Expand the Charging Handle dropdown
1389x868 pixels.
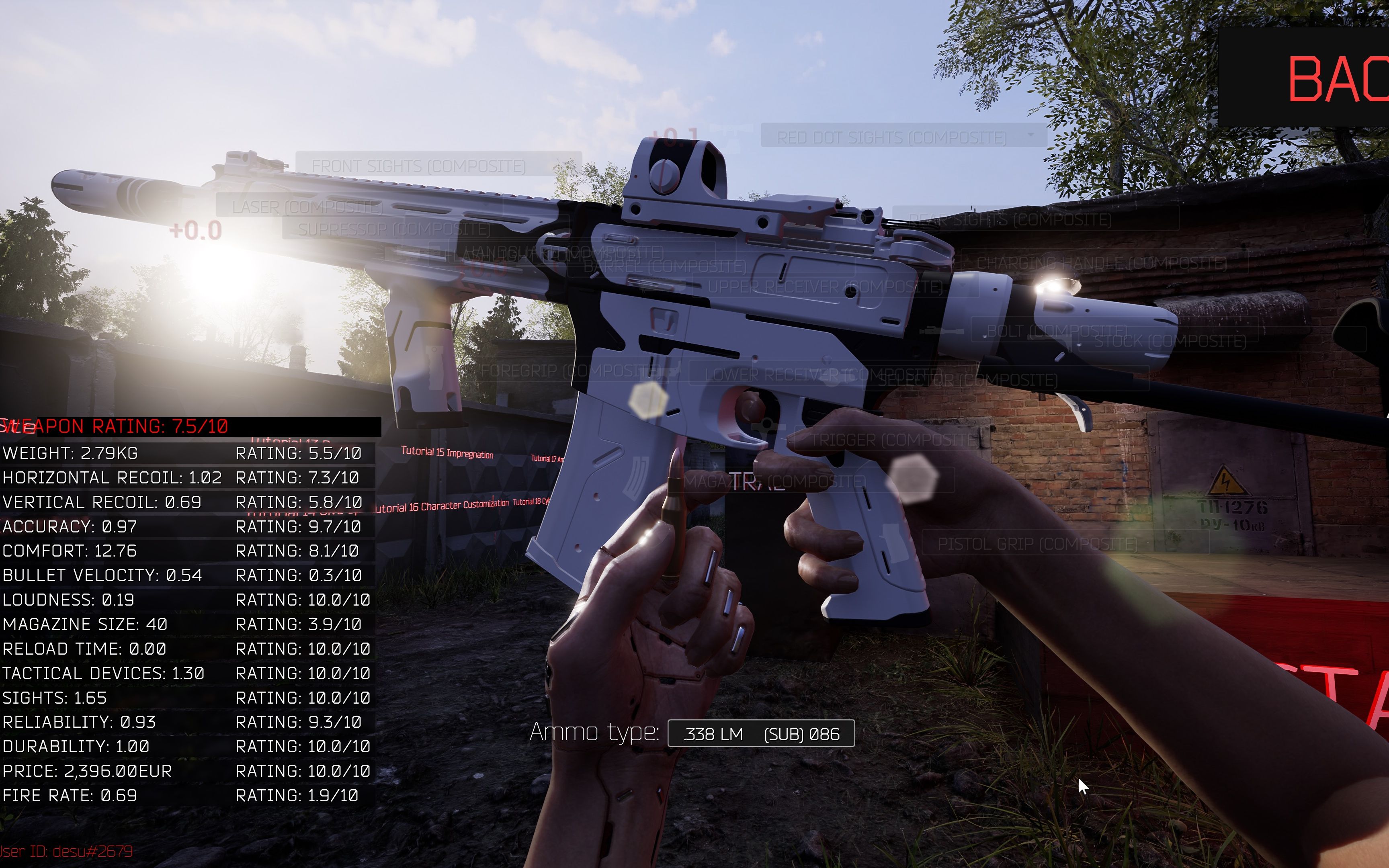[1102, 263]
